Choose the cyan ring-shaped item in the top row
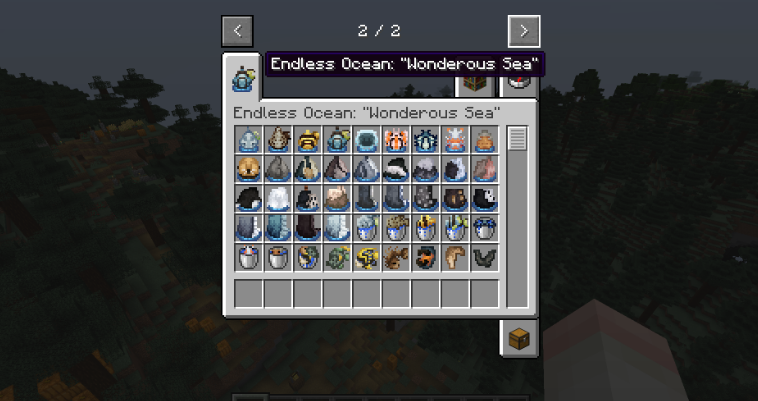 [367, 141]
